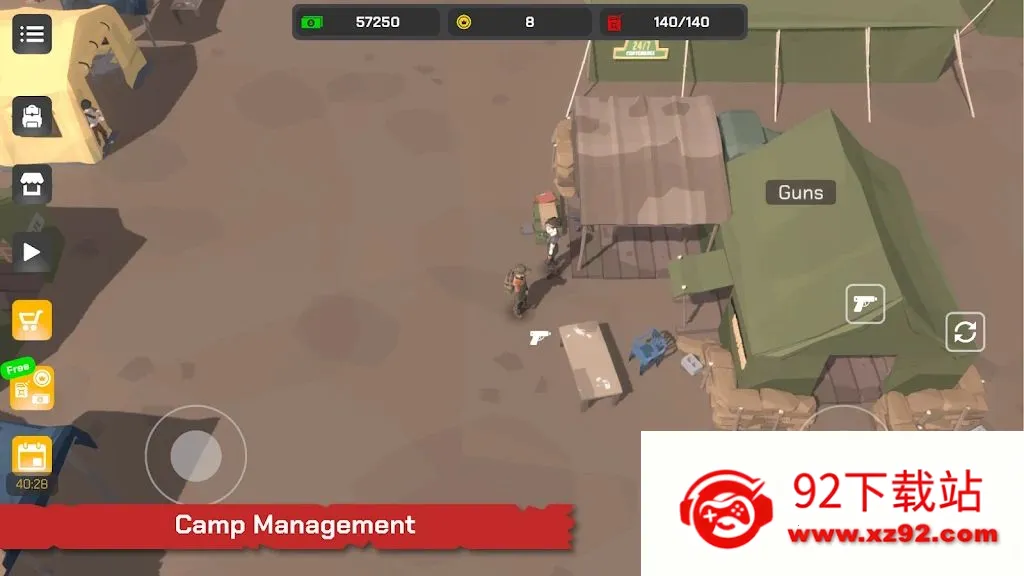Open the yellow calendar daily icon
1024x576 pixels.
point(32,455)
